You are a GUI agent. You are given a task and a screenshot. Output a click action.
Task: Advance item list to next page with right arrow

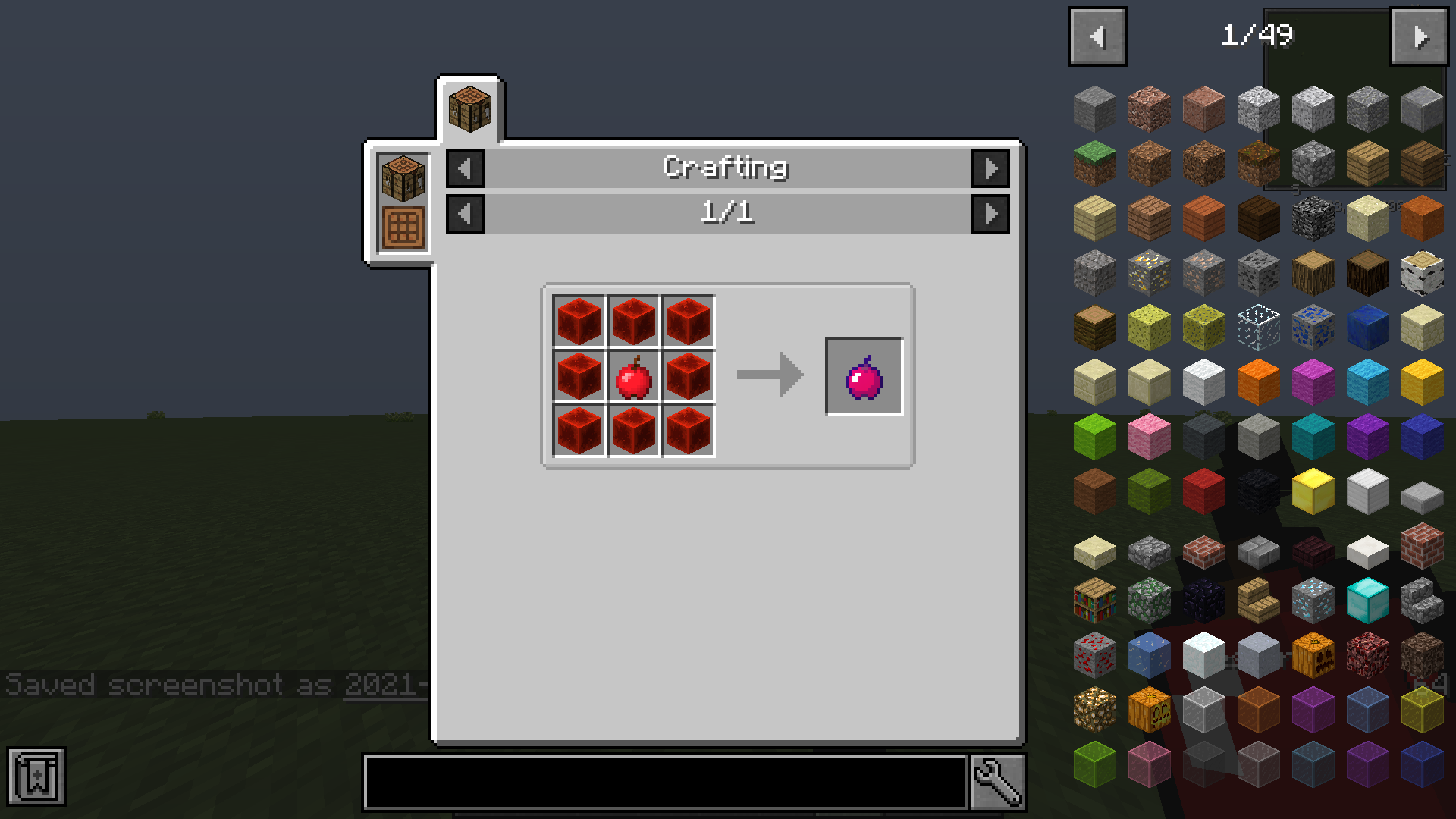pos(1420,35)
